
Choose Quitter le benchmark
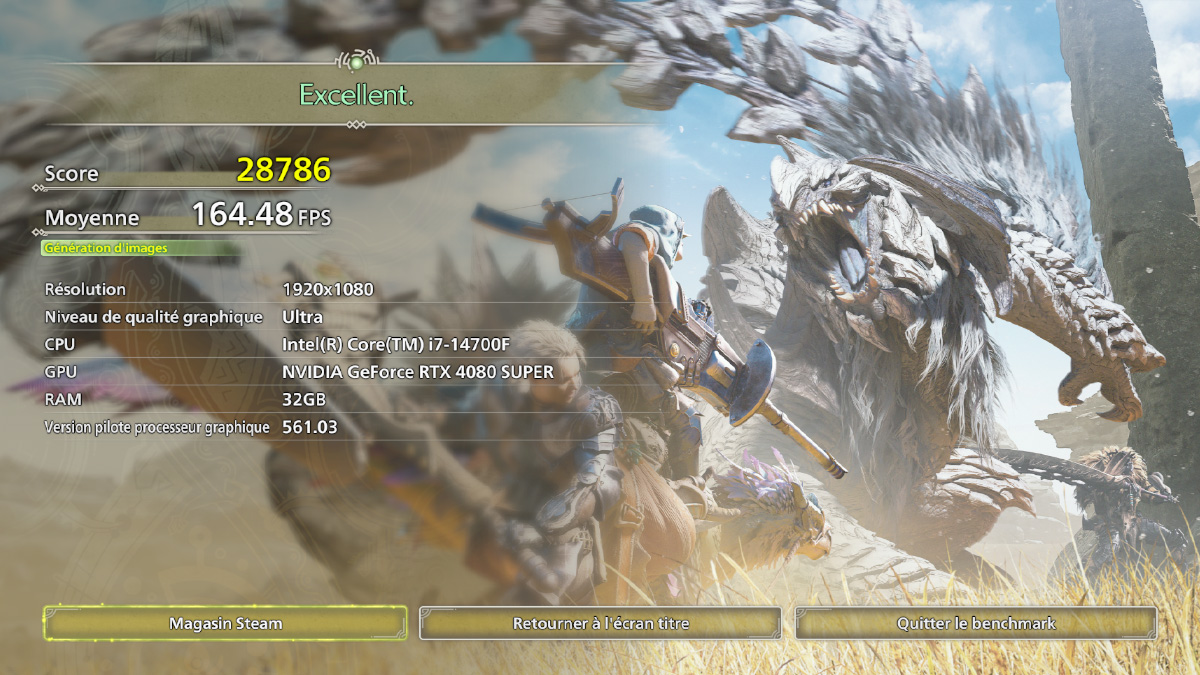[x=976, y=623]
